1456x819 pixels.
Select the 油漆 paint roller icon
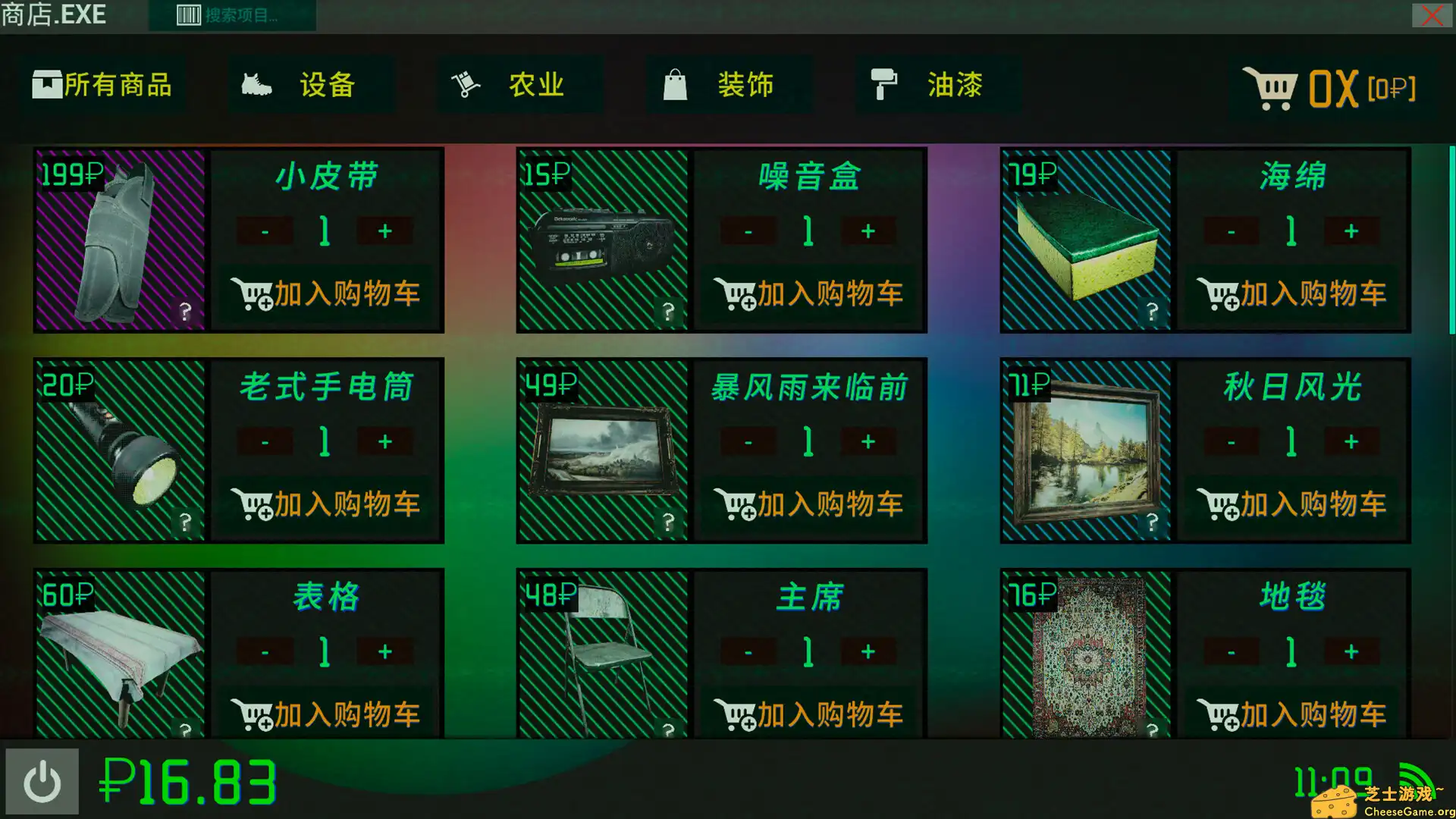(885, 84)
